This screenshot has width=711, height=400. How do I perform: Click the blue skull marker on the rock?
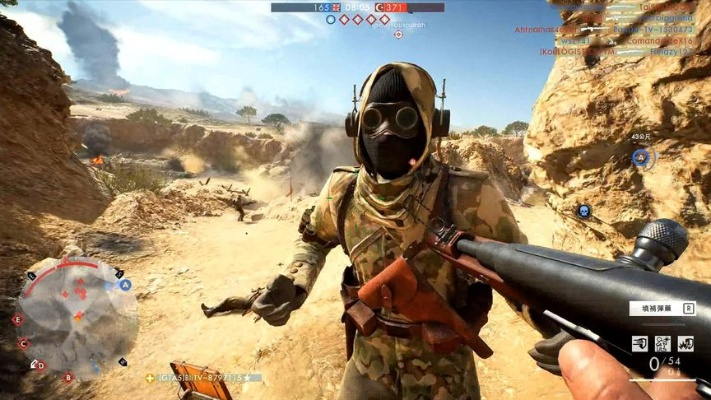click(x=584, y=211)
